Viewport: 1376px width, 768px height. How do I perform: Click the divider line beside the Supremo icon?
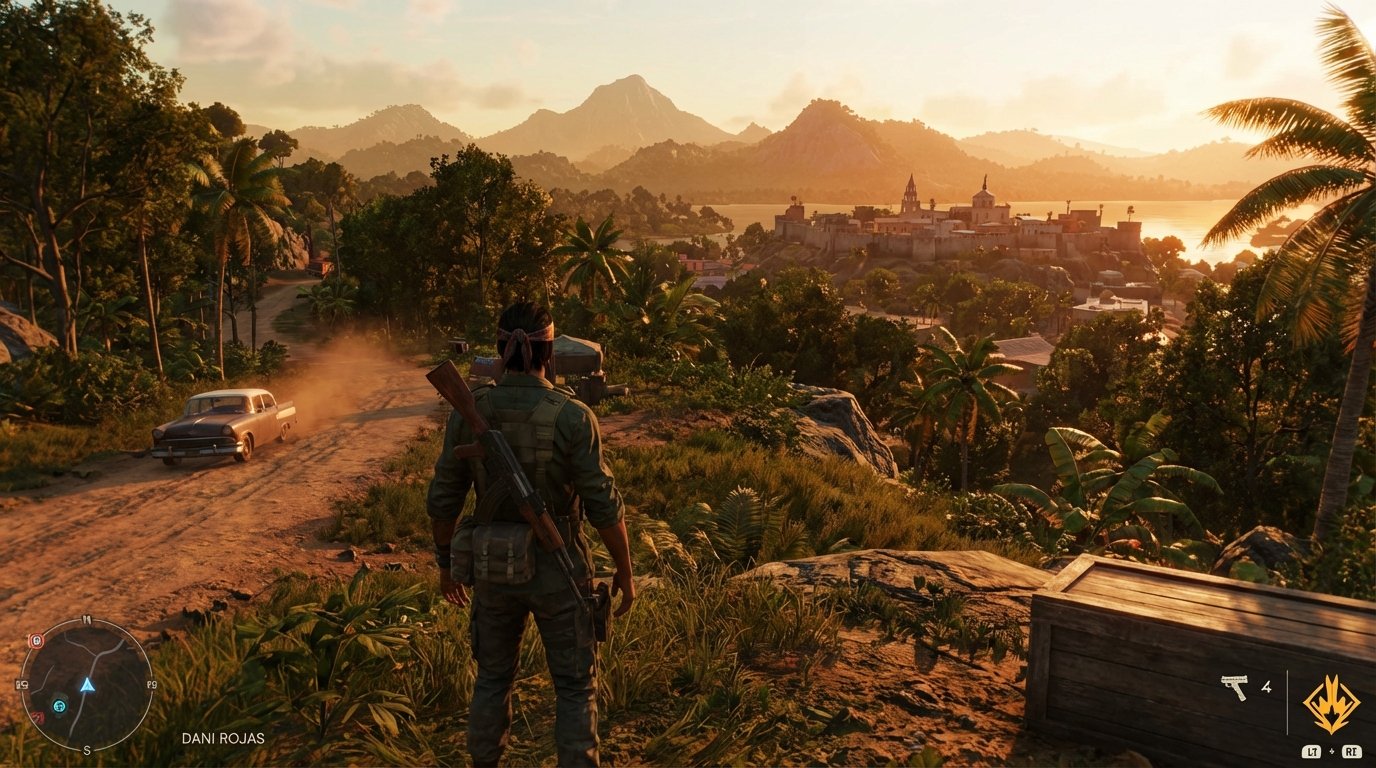point(1287,700)
